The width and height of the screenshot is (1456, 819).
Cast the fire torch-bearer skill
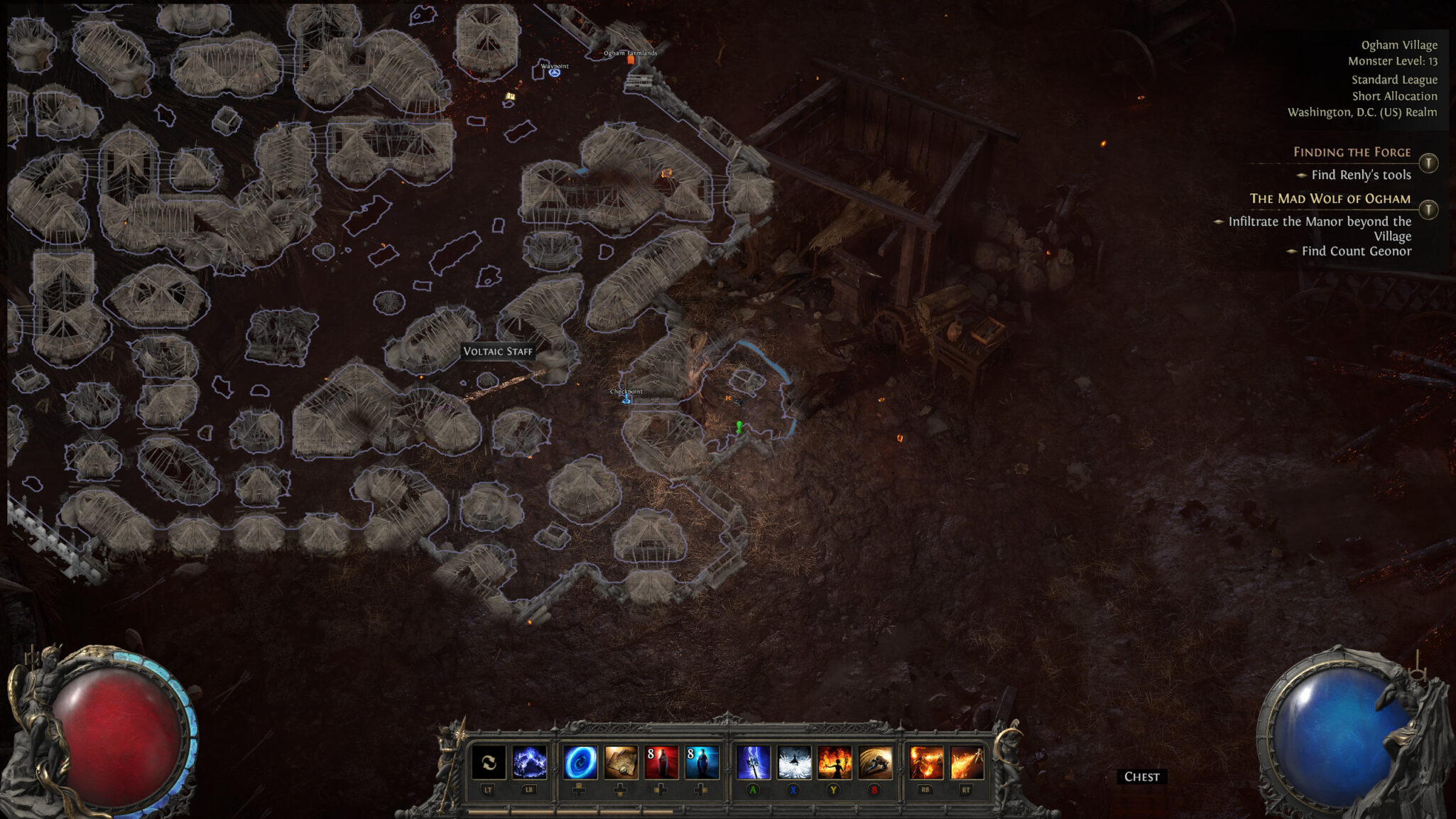835,762
